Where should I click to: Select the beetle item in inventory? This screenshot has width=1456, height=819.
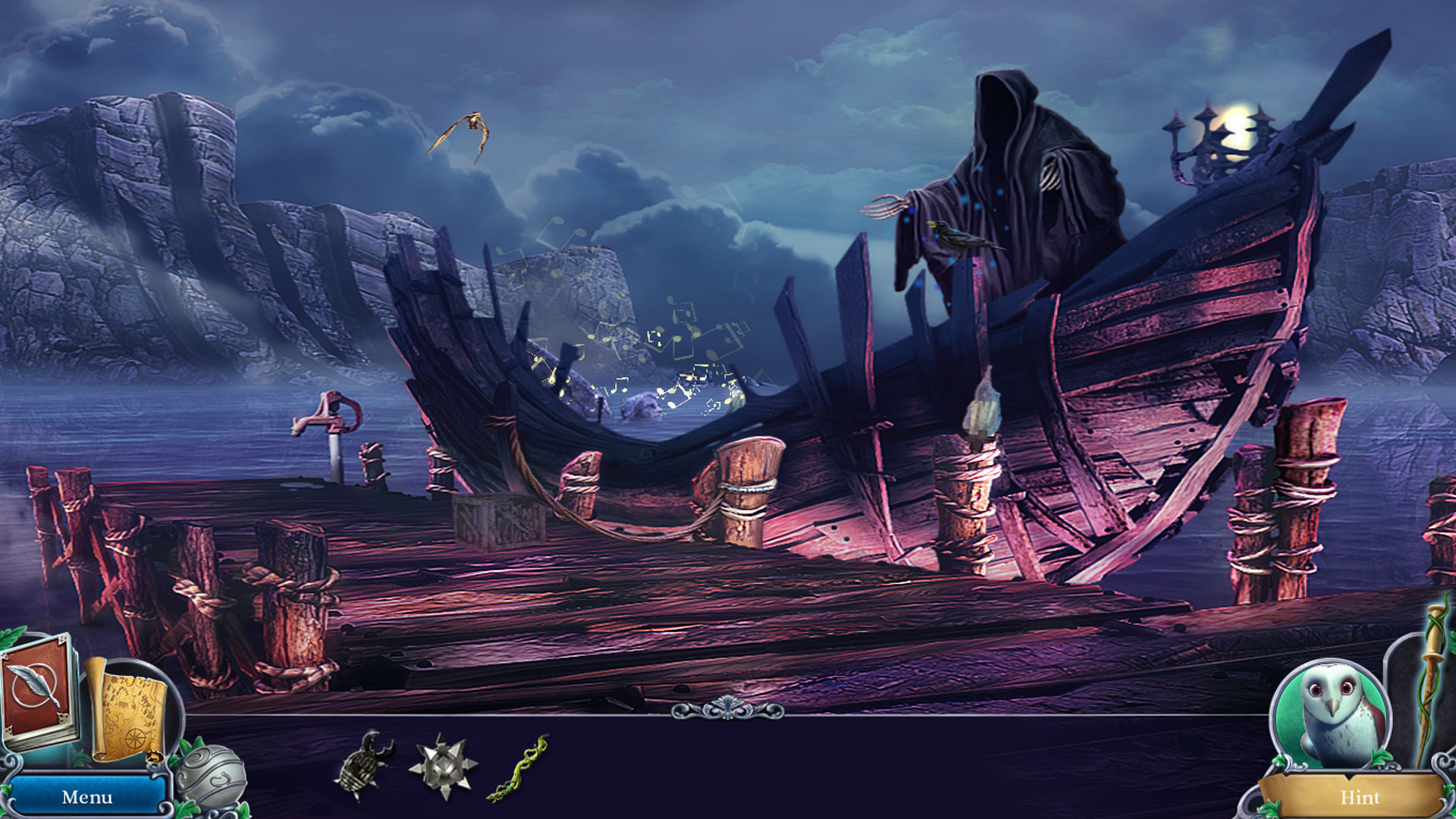pyautogui.click(x=365, y=765)
